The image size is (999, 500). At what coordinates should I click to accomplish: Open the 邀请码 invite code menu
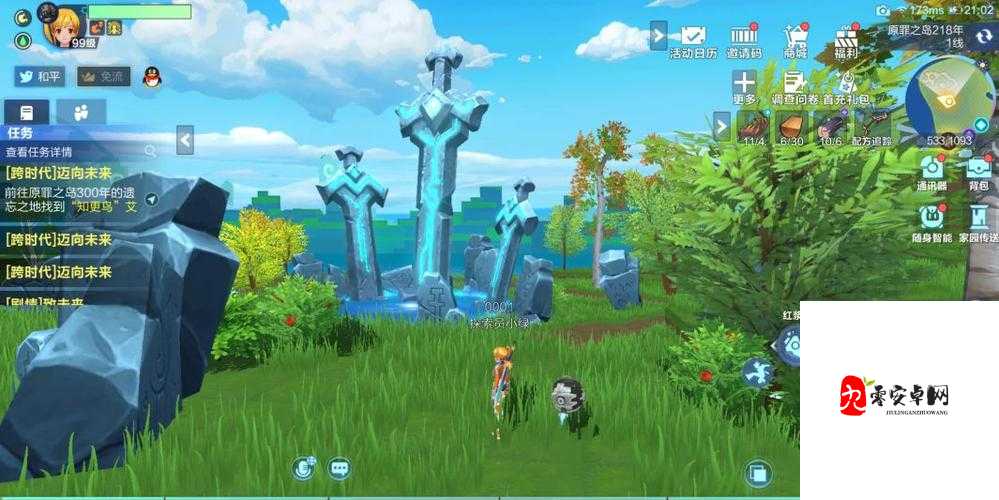click(744, 40)
